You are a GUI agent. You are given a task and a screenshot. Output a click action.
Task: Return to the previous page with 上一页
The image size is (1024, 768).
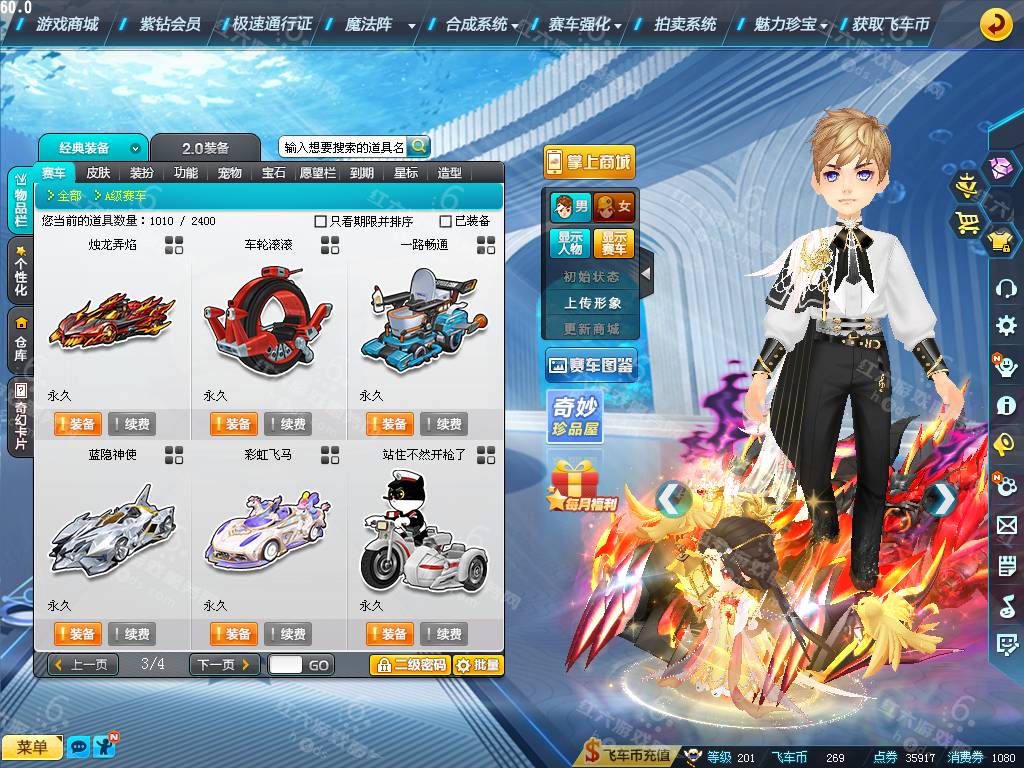(x=84, y=665)
